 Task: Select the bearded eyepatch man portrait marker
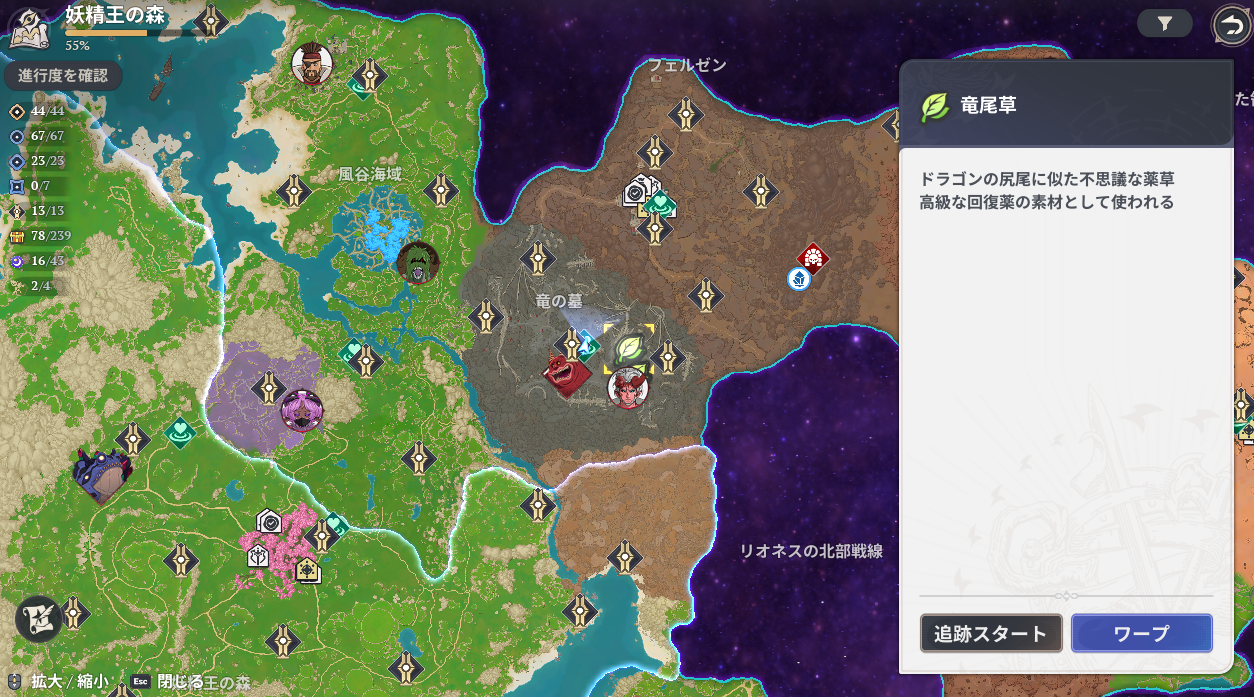[x=312, y=65]
